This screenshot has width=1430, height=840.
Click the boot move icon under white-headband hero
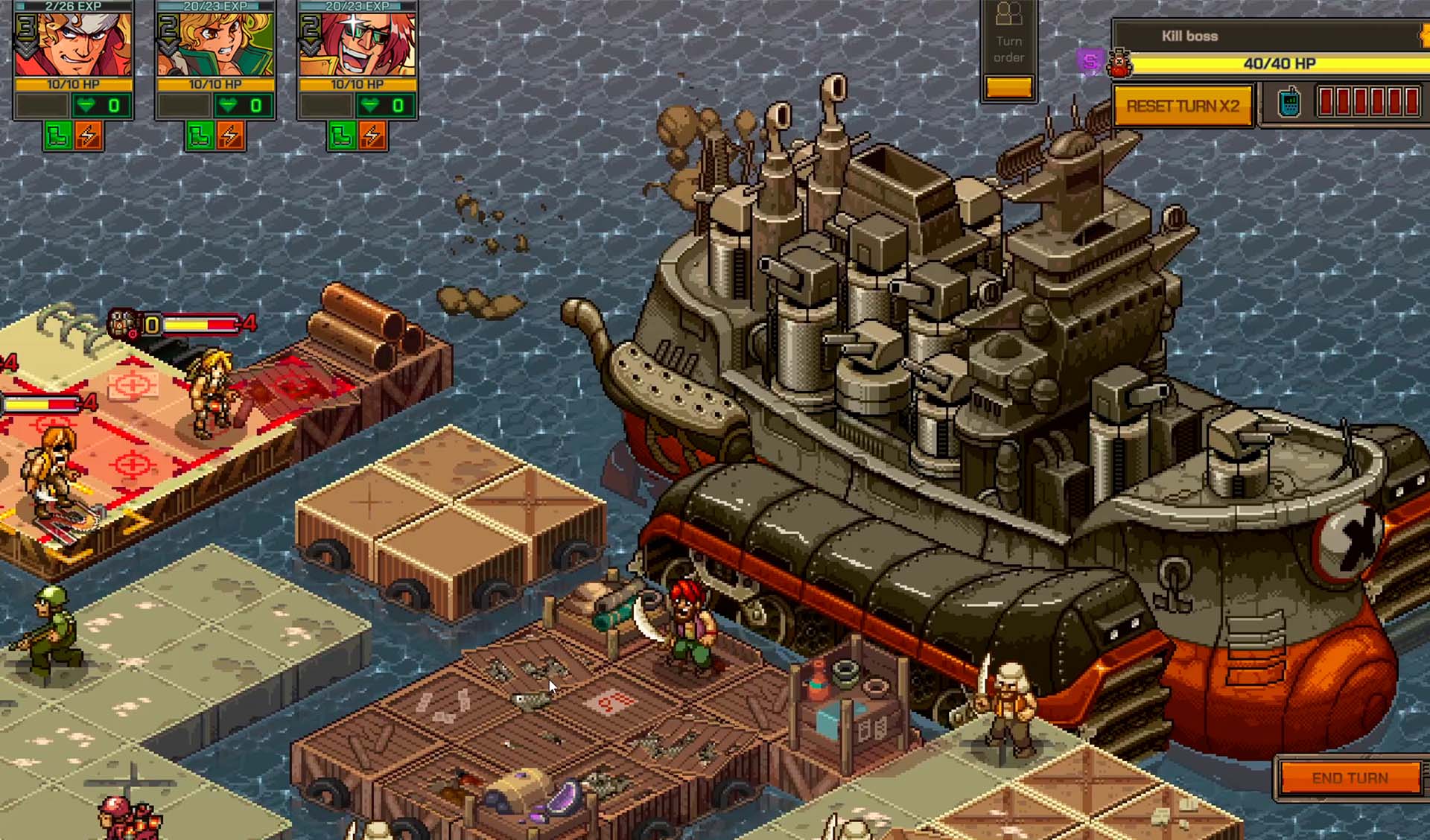pos(58,136)
